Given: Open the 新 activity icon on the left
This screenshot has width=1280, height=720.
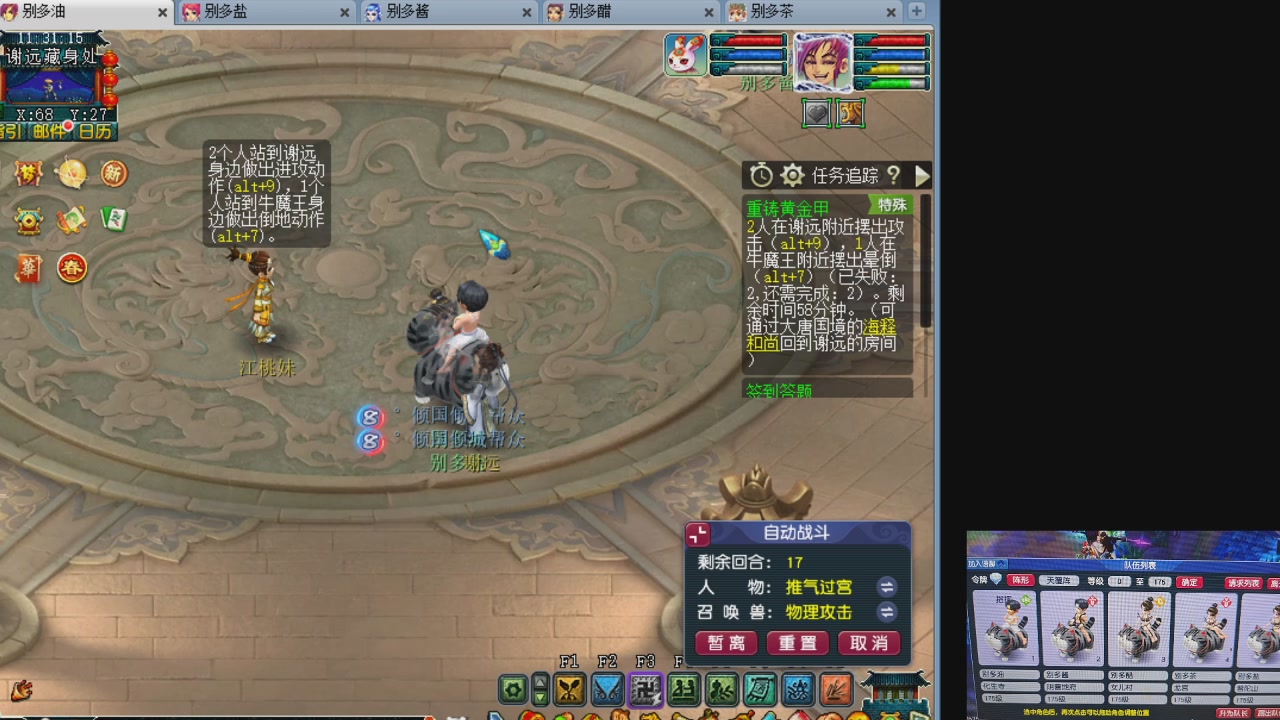Looking at the screenshot, I should click(x=112, y=173).
